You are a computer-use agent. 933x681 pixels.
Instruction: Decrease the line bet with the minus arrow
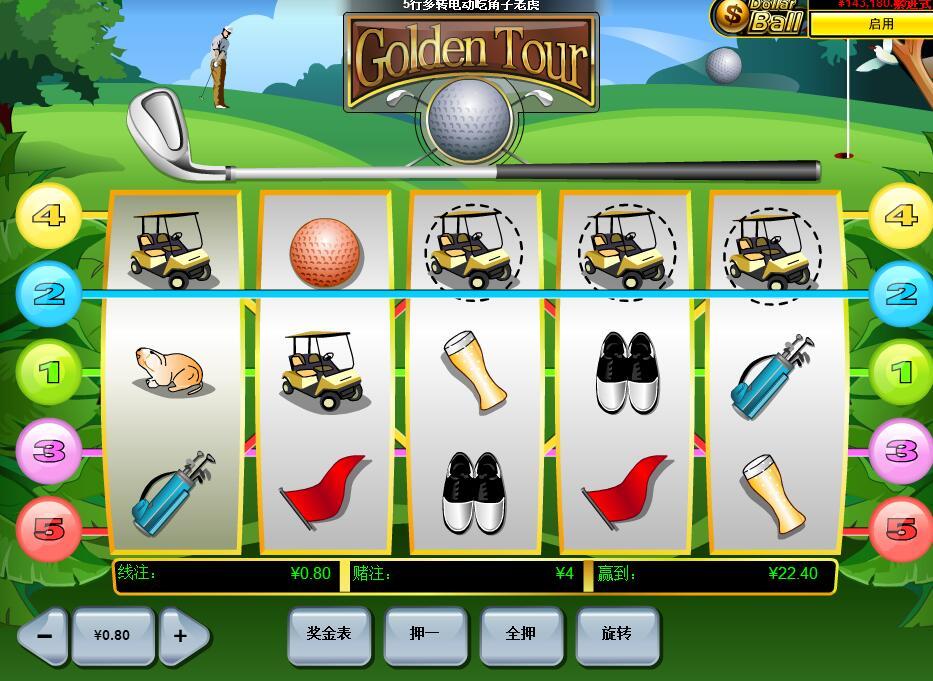click(x=42, y=636)
